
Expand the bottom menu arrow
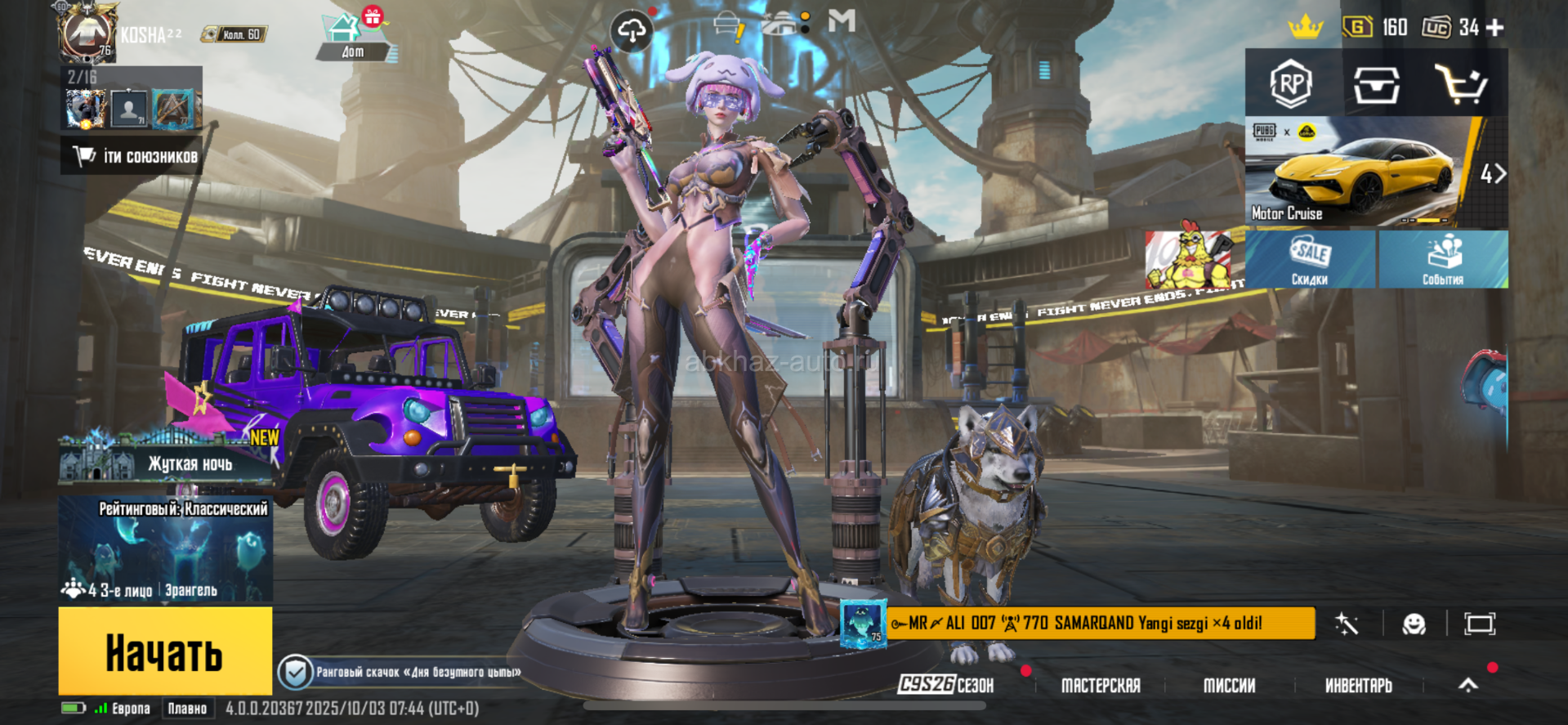tap(1468, 685)
